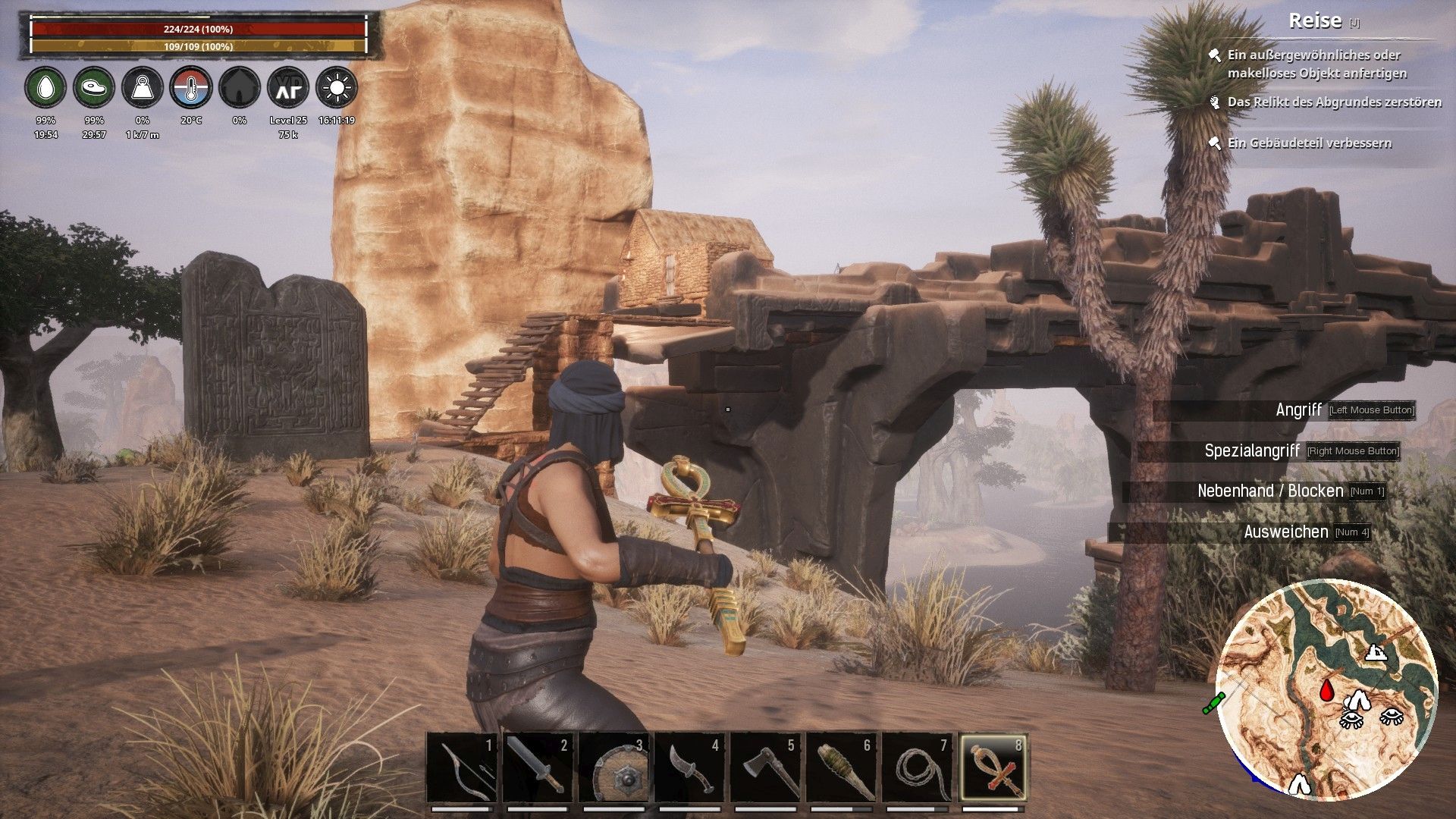Select the curved dagger hotbar slot

pos(689,767)
